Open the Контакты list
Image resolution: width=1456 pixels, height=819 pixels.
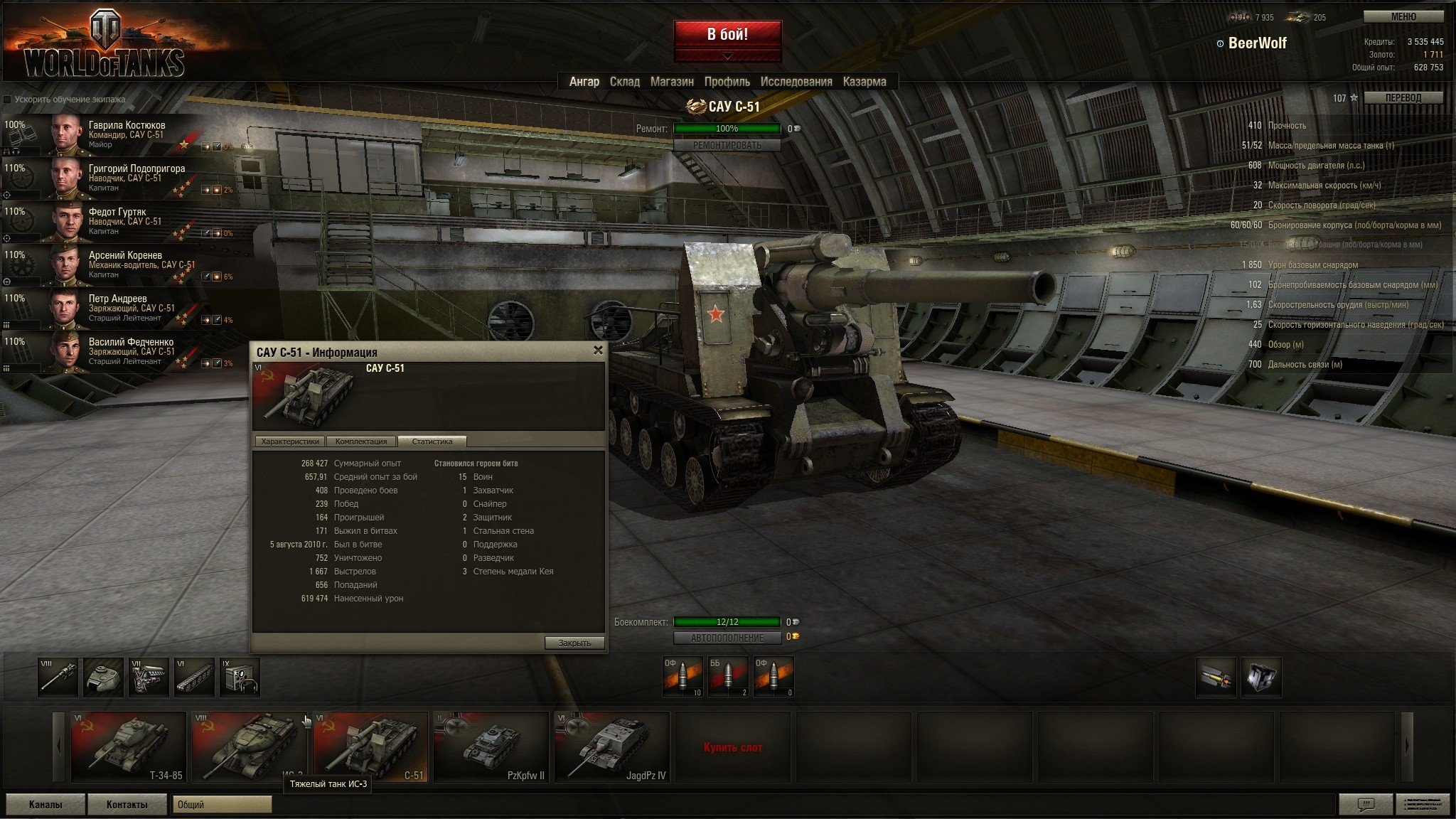click(127, 804)
